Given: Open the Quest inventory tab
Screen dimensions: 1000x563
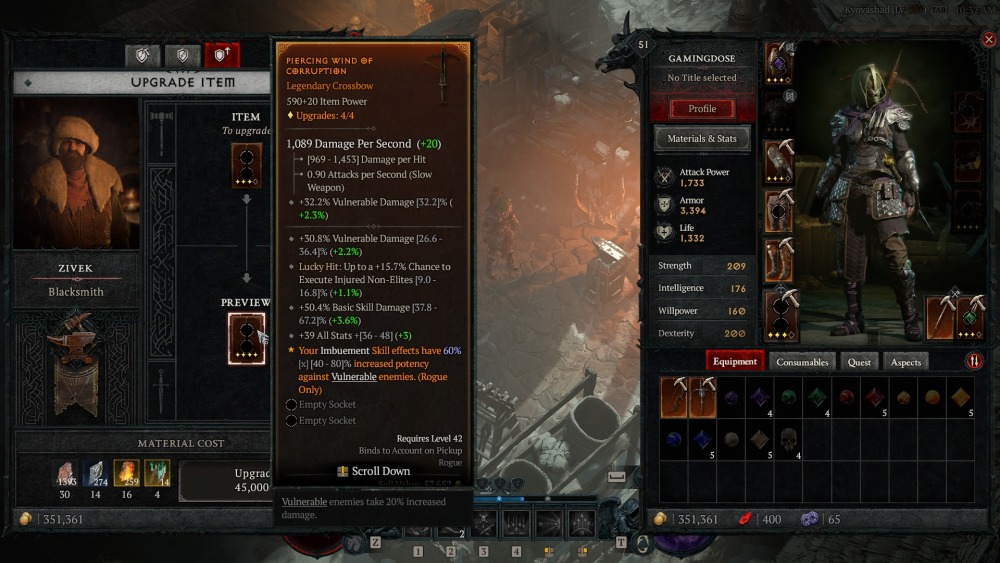Looking at the screenshot, I should pos(859,362).
